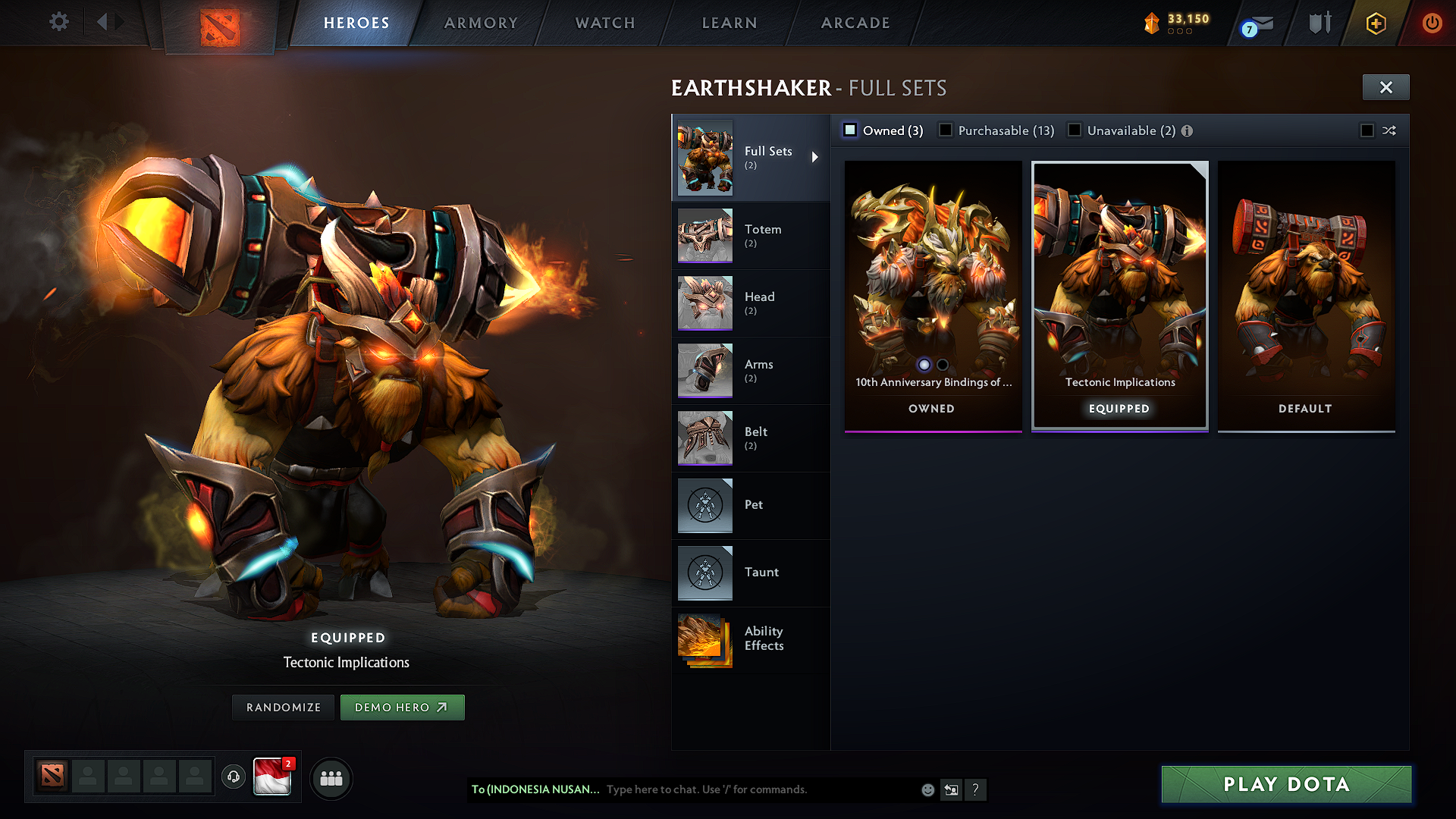The height and width of the screenshot is (819, 1456).
Task: Toggle the shuffle icon near filters
Action: [x=1390, y=130]
